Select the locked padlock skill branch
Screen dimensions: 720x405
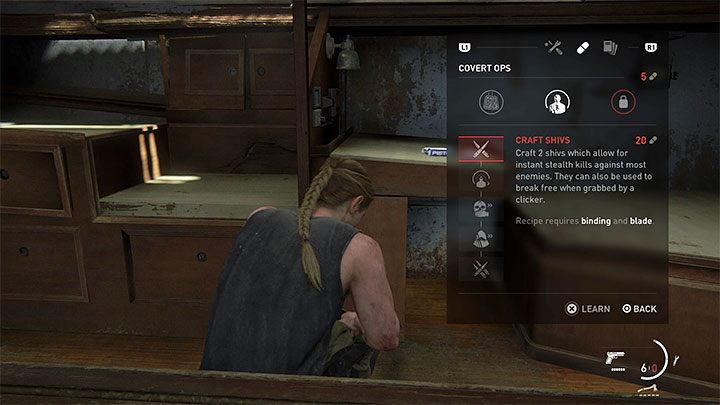tap(623, 102)
